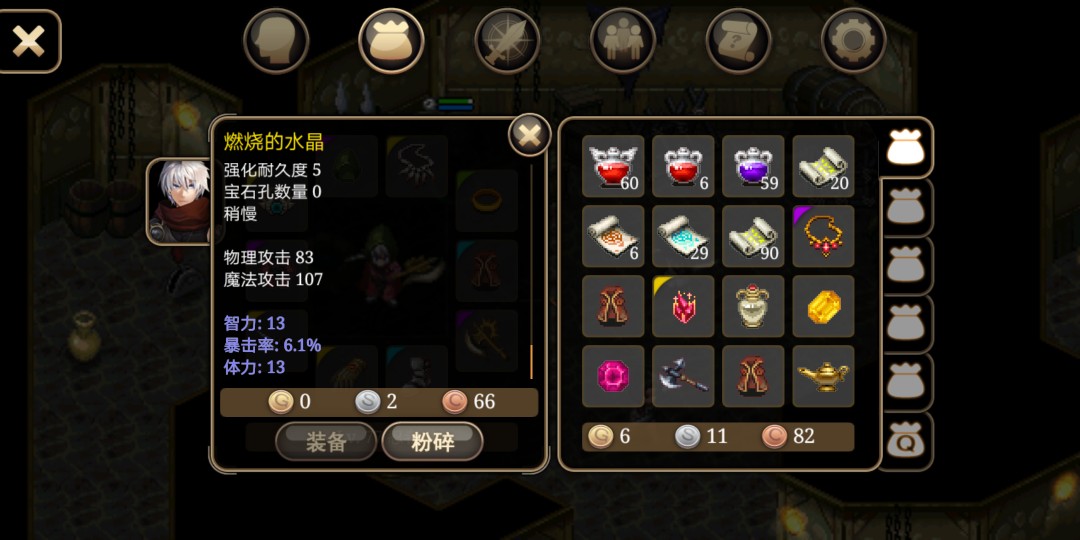This screenshot has width=1080, height=540.
Task: Choose the battle axe in the bag
Action: [683, 376]
